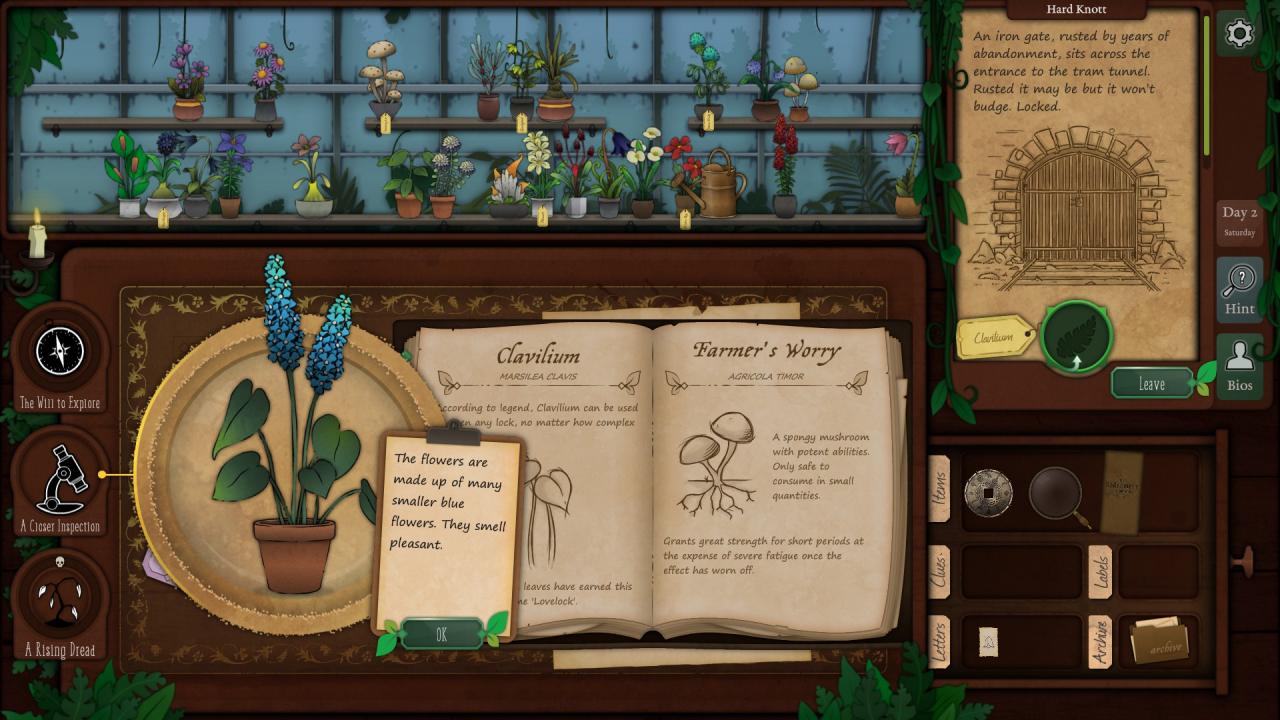Open the Bios panel
The image size is (1280, 720).
point(1239,365)
